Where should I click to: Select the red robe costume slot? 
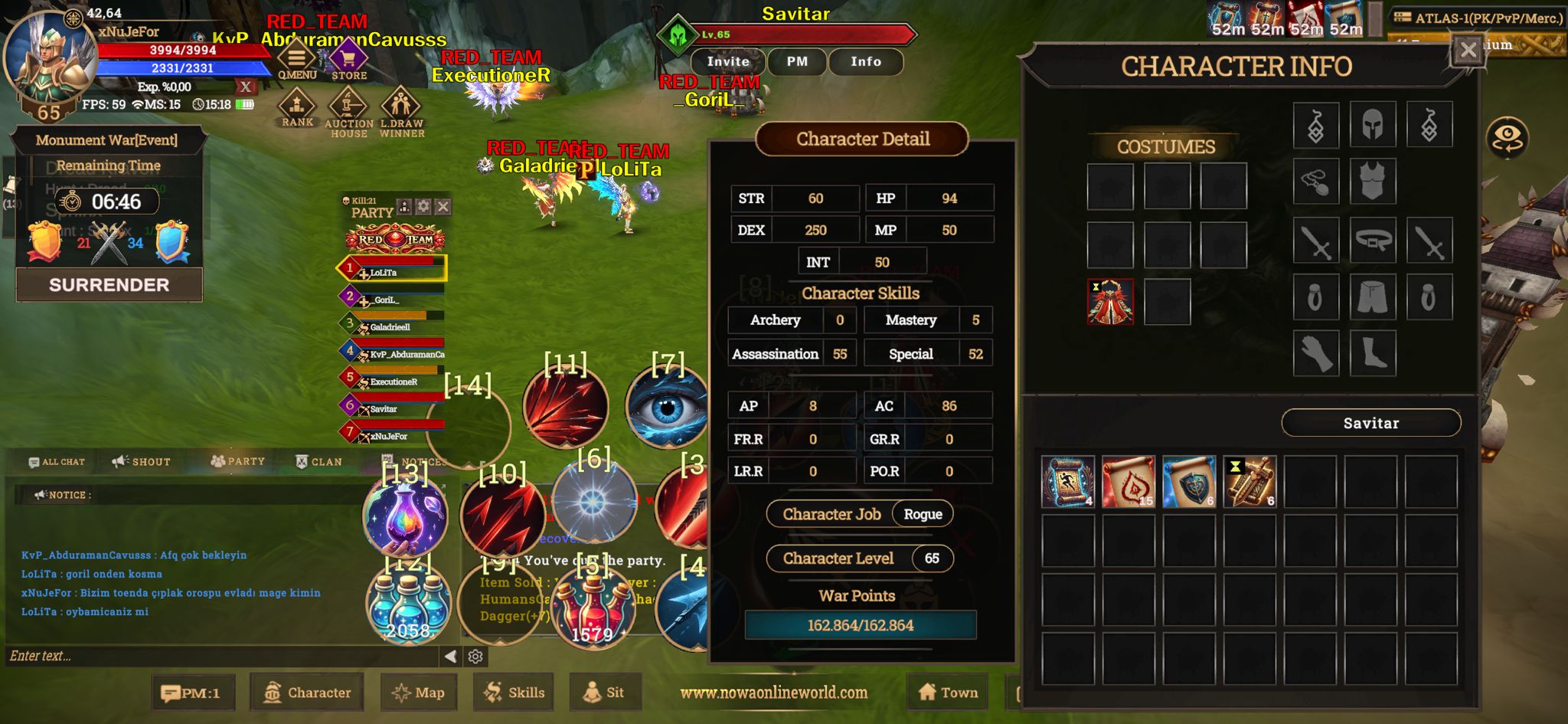pyautogui.click(x=1110, y=301)
